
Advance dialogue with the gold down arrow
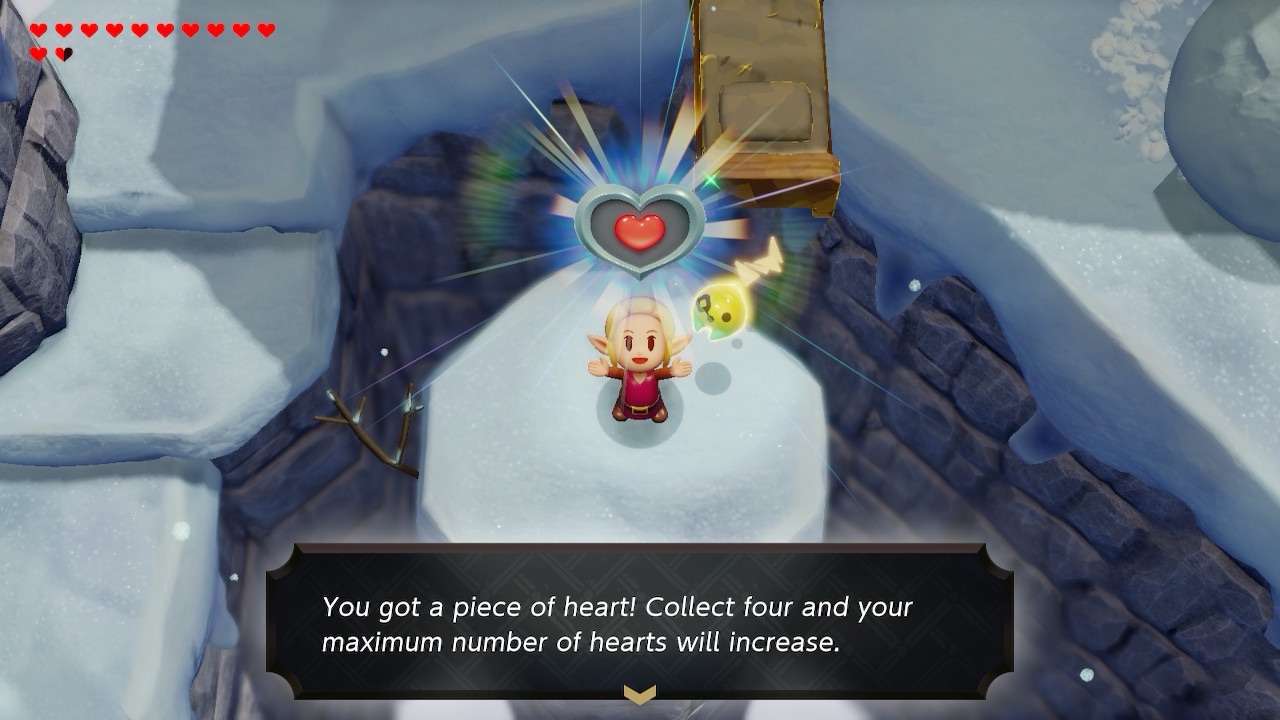[x=640, y=693]
